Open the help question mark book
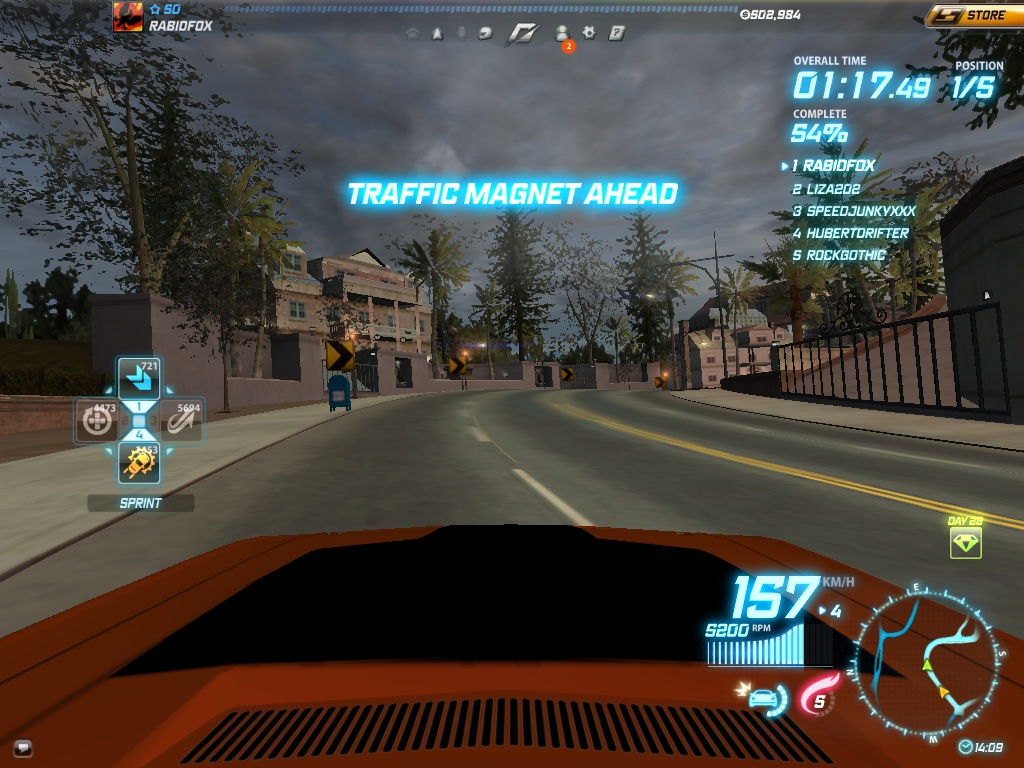The height and width of the screenshot is (768, 1024). click(617, 33)
